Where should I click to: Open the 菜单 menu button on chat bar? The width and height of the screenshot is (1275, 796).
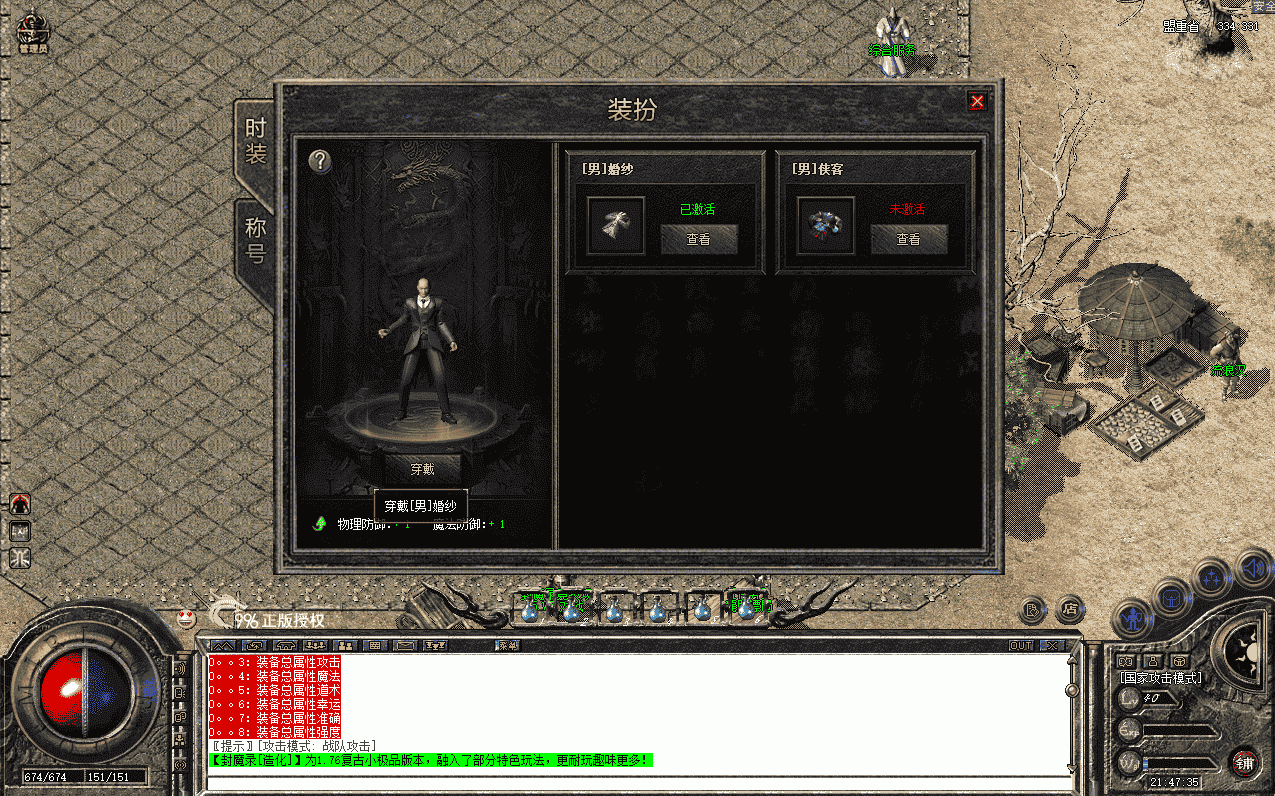click(x=508, y=646)
